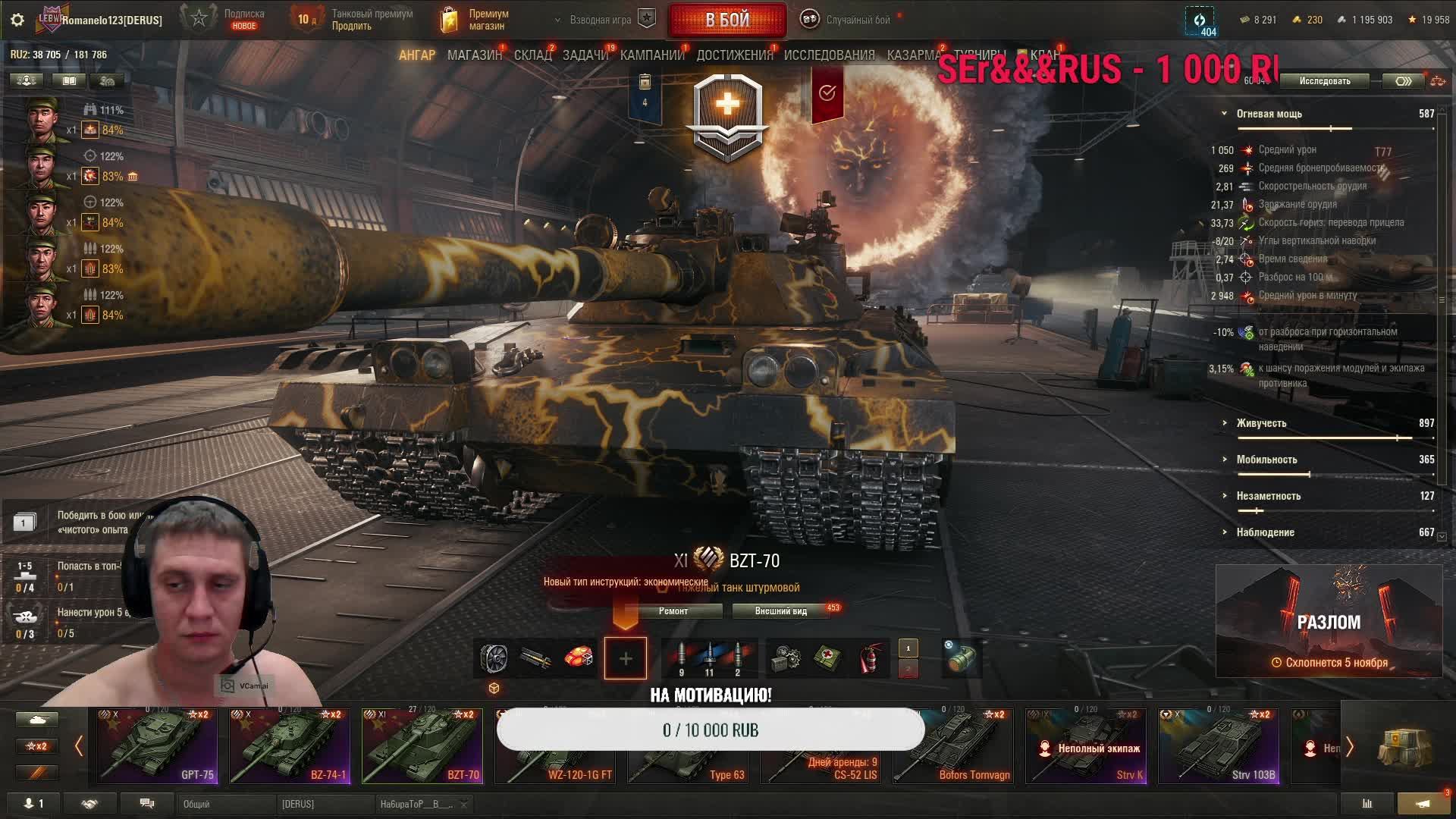Show next tanks with the right carousel arrow
This screenshot has height=819, width=1456.
click(x=1350, y=747)
